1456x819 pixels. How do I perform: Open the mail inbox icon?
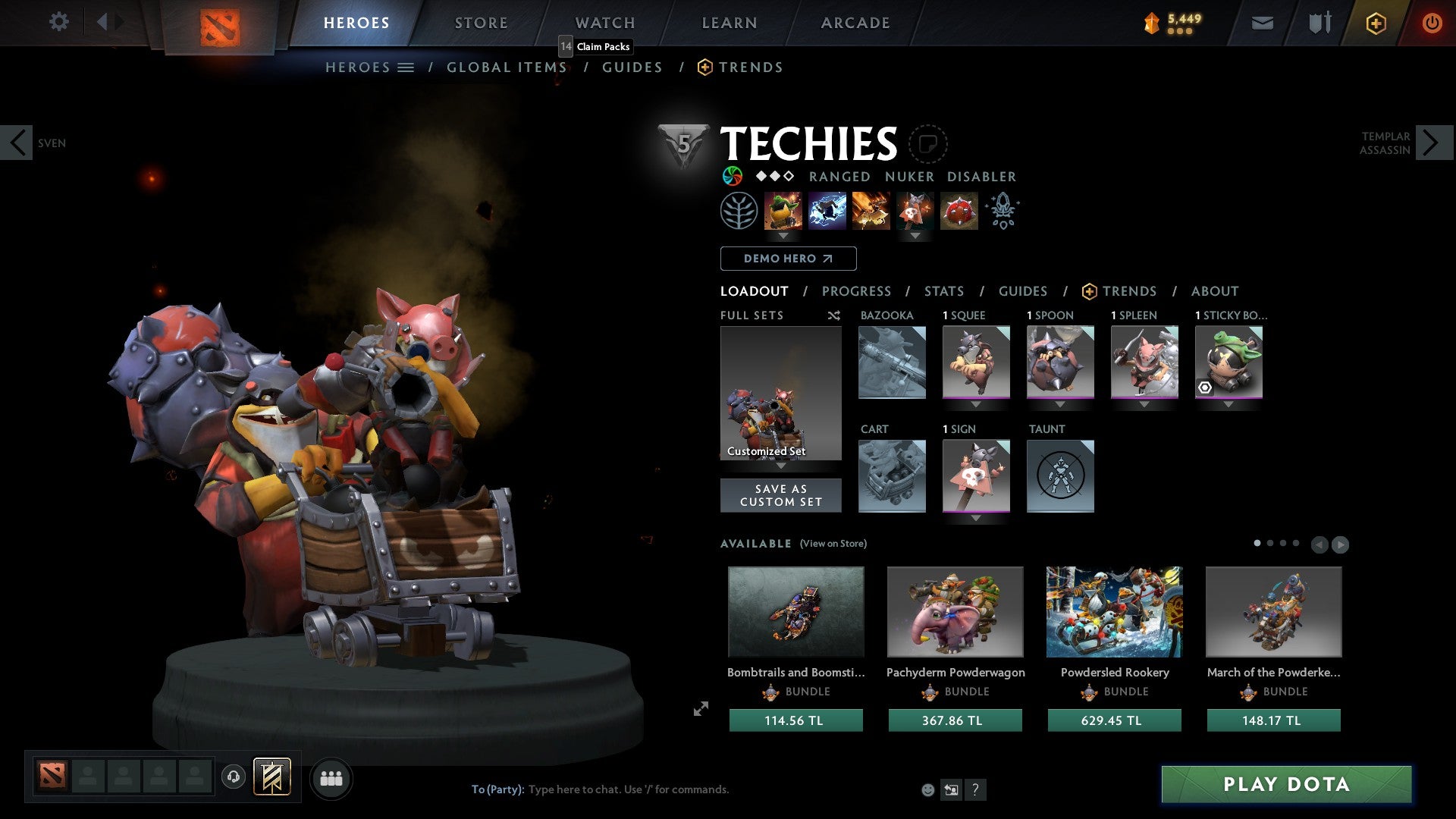coord(1261,23)
